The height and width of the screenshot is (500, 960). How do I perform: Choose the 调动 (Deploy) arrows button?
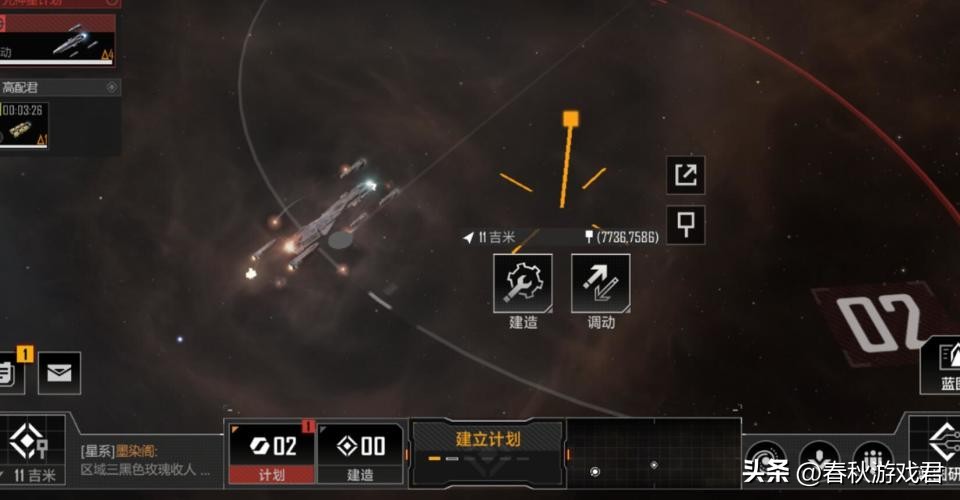click(600, 283)
